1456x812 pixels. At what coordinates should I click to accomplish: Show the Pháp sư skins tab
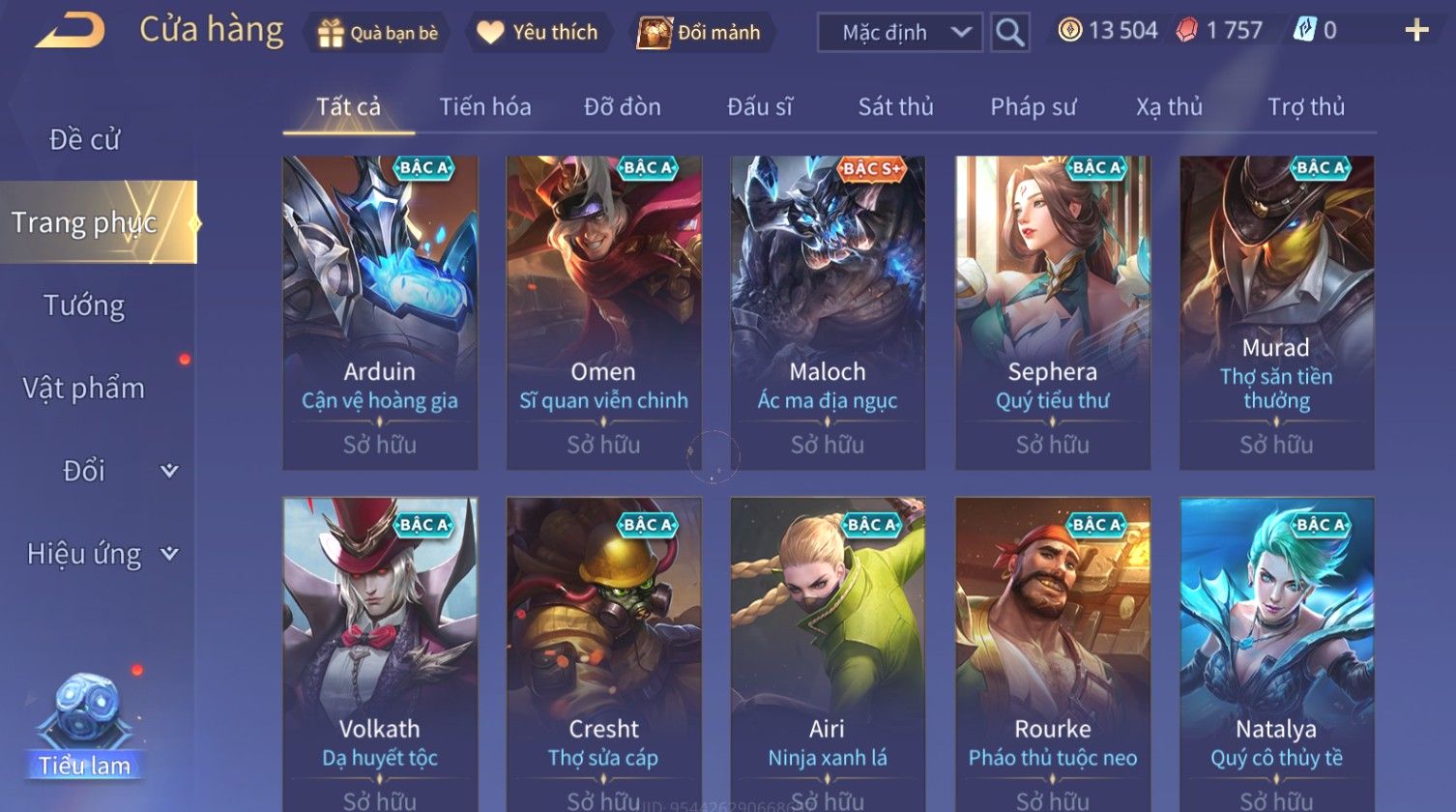coord(1033,107)
